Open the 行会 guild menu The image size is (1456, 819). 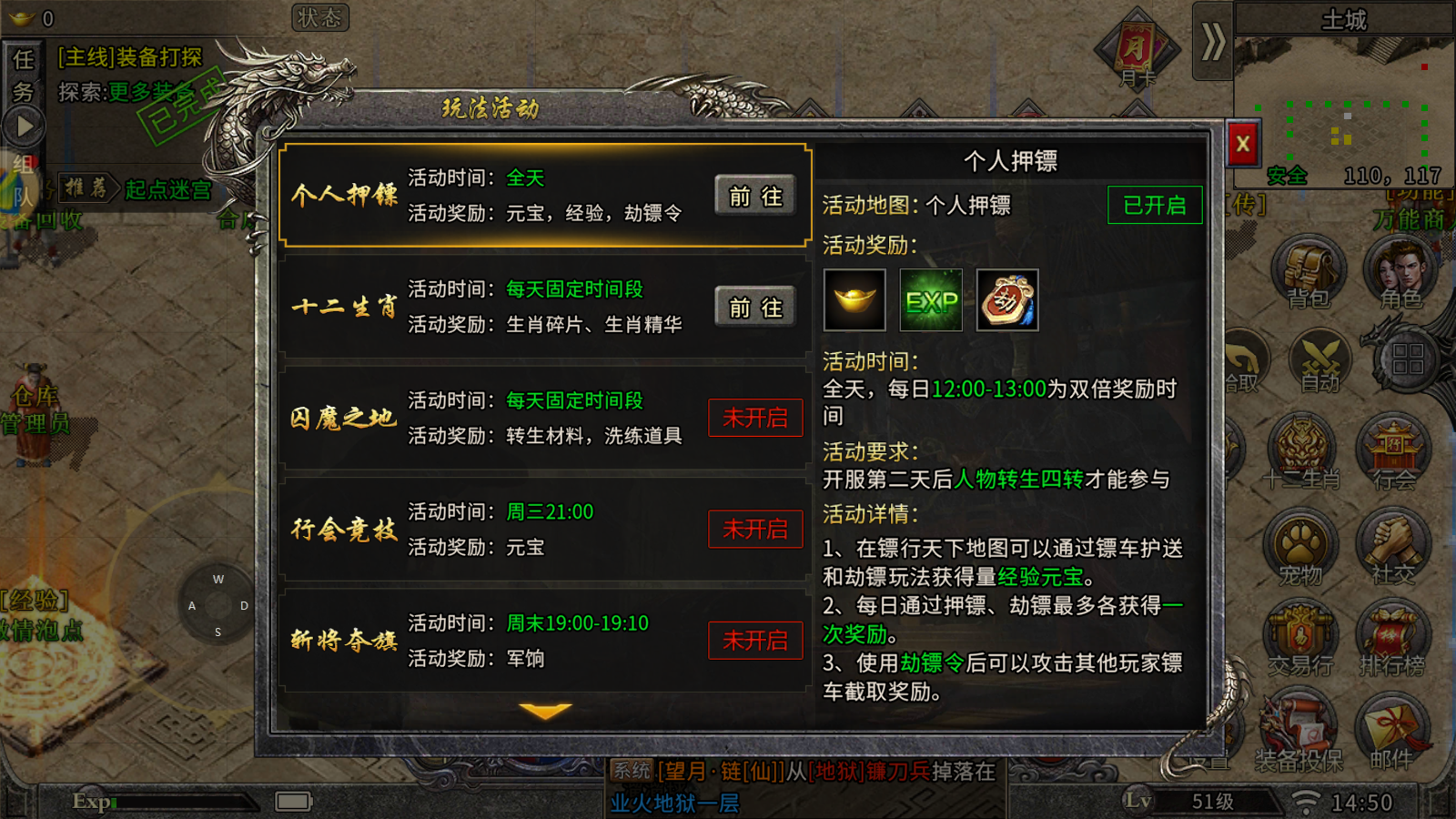click(1393, 450)
